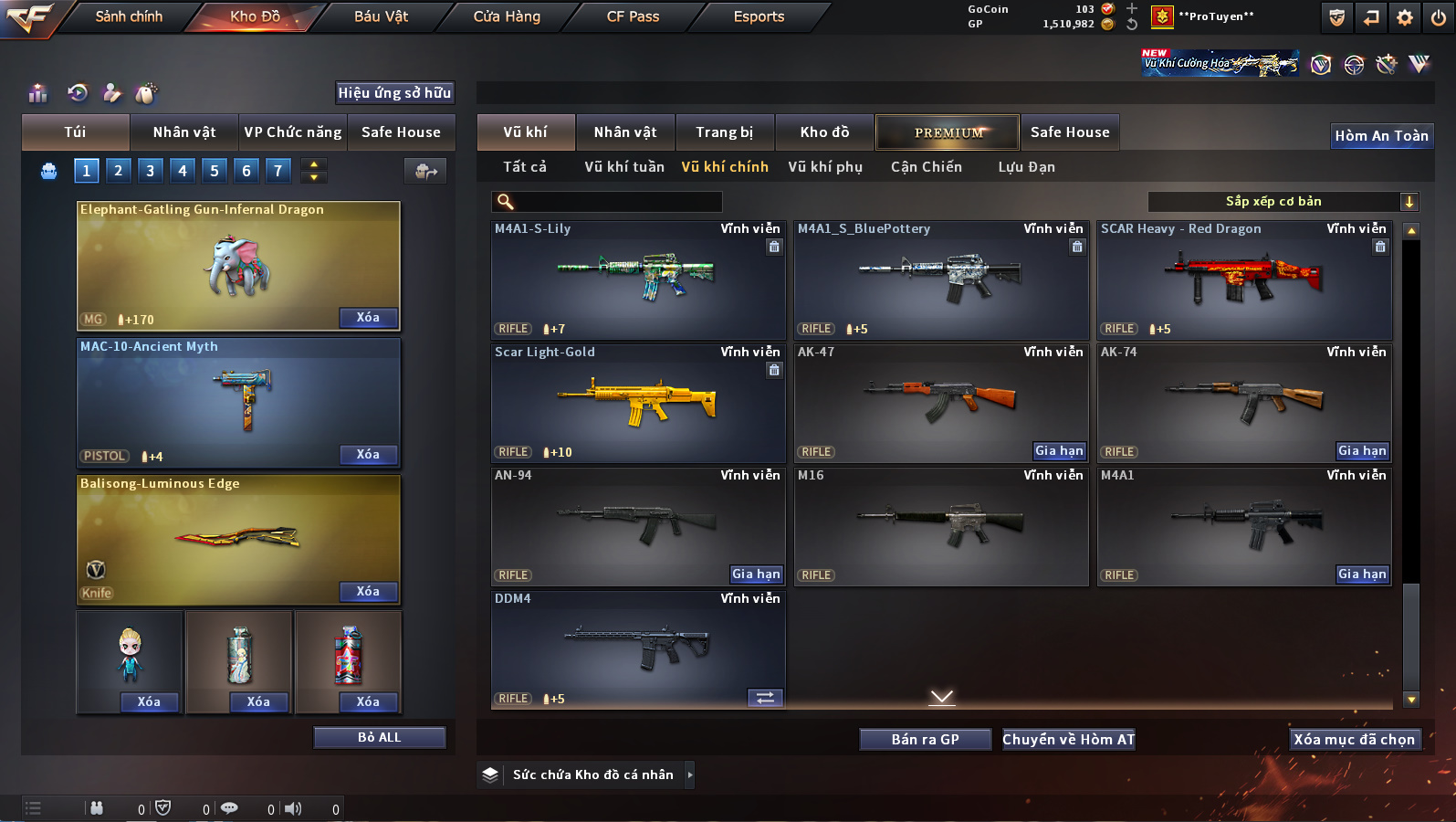
Task: Open the settings gear icon
Action: (x=1405, y=17)
